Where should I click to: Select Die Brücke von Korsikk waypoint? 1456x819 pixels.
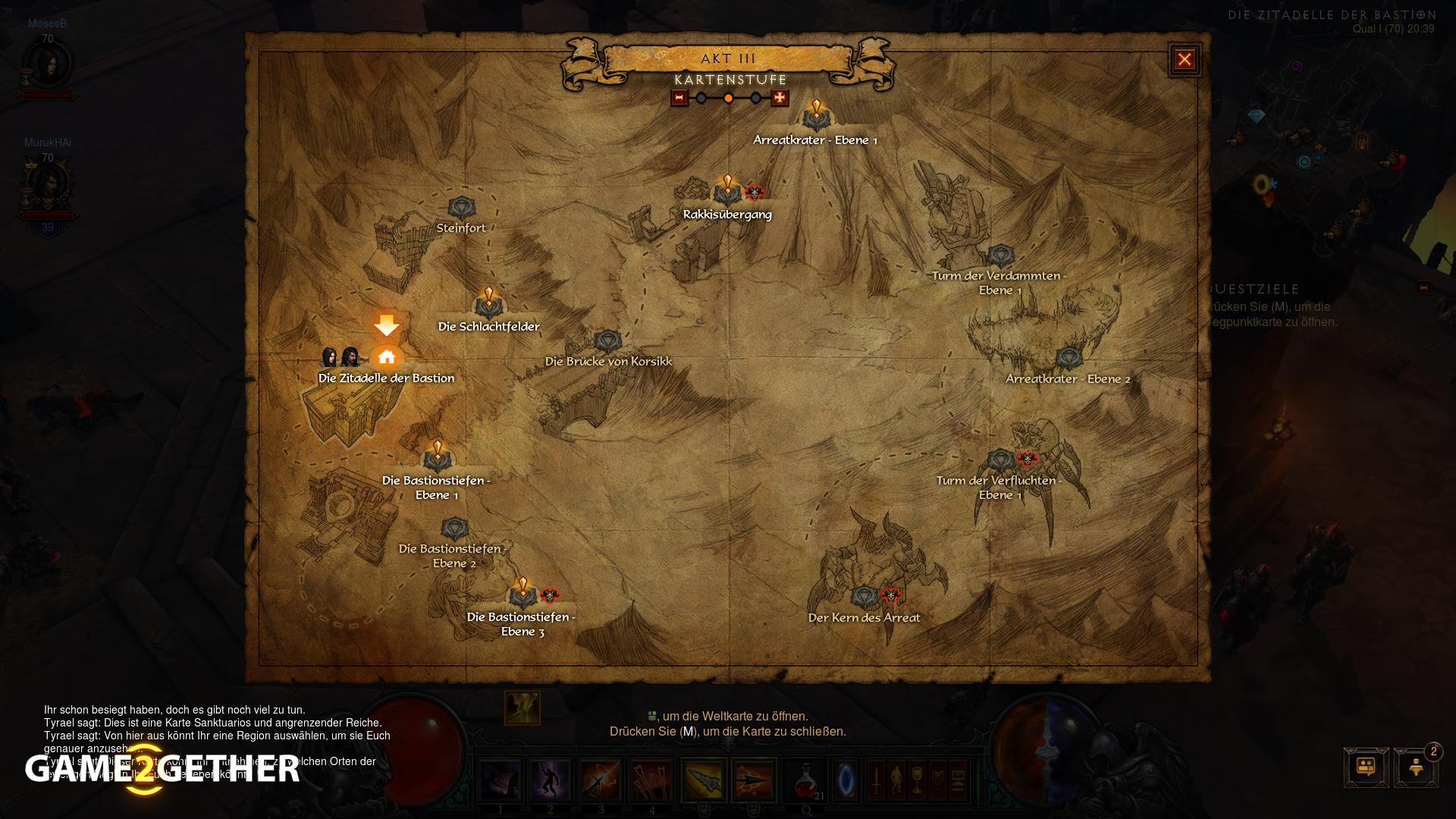point(608,342)
